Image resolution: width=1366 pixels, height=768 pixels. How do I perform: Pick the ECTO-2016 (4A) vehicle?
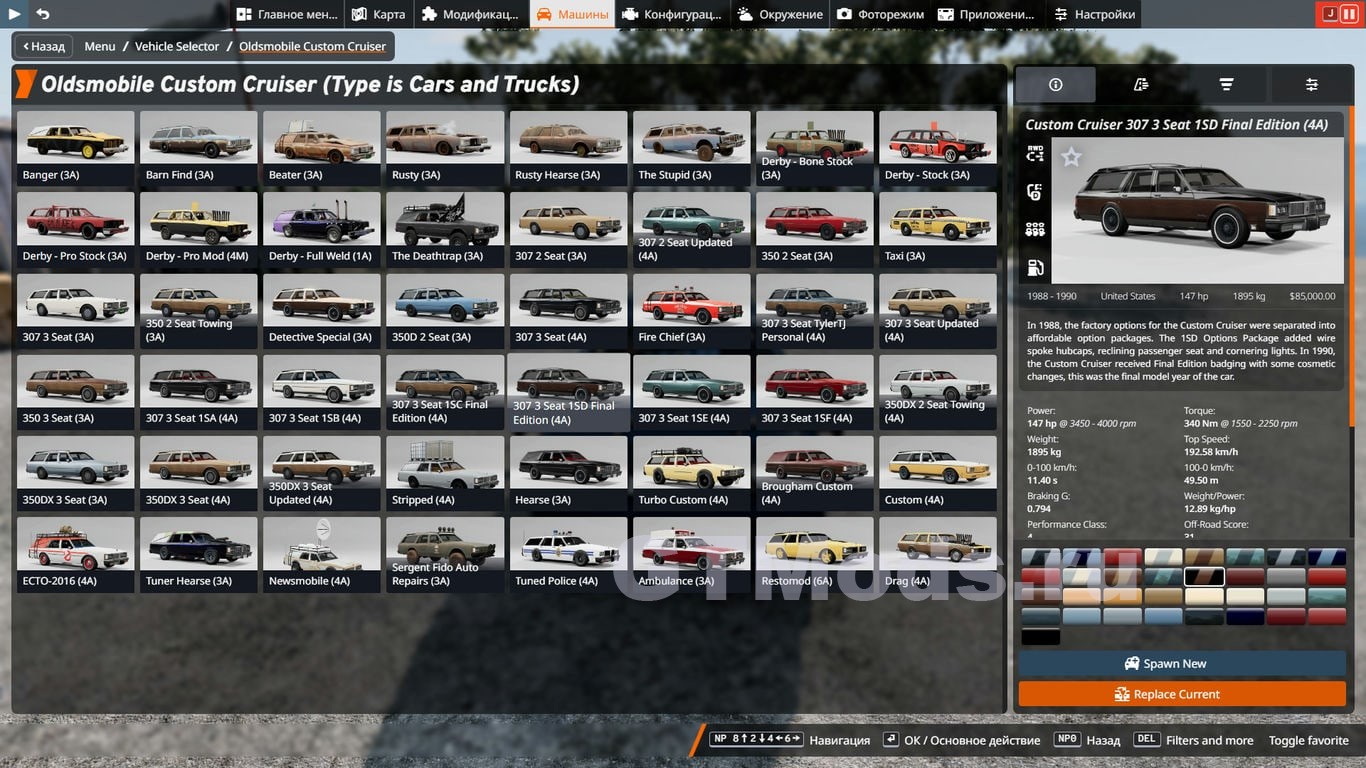click(x=75, y=553)
